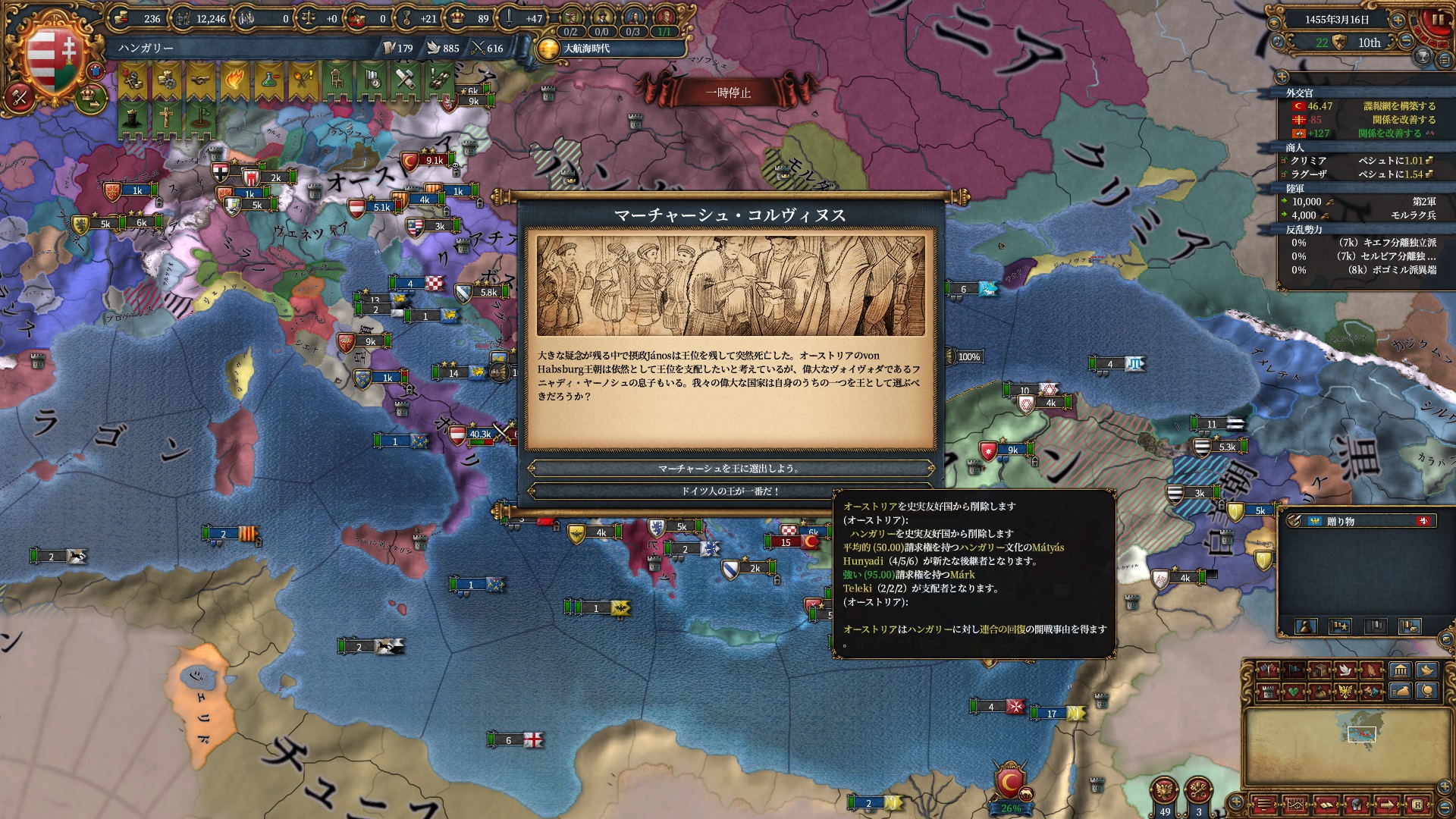The image size is (1456, 819).
Task: Choose the "ドイツ人の王が一番だ！" event option
Action: 730,491
